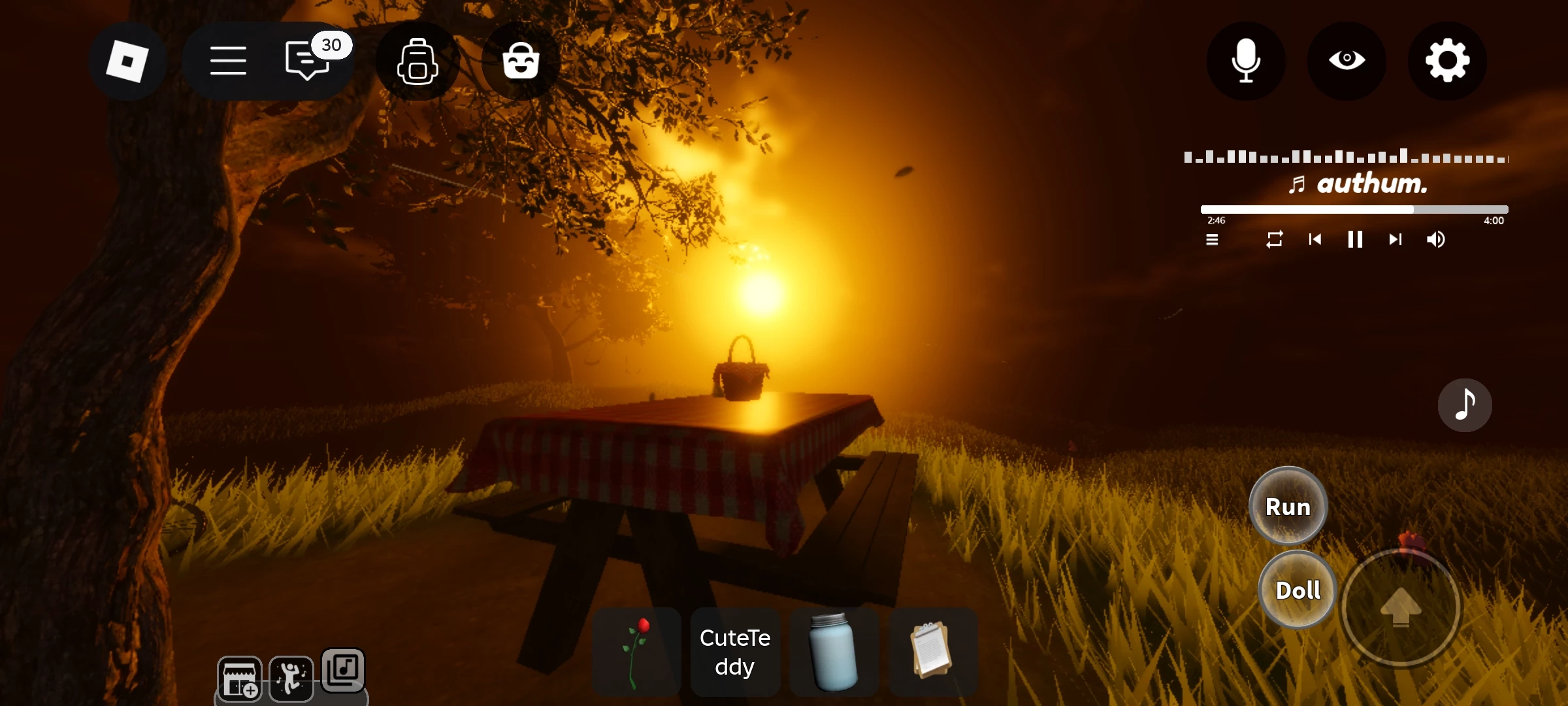Tap the round music note button
The height and width of the screenshot is (706, 1568).
1464,405
